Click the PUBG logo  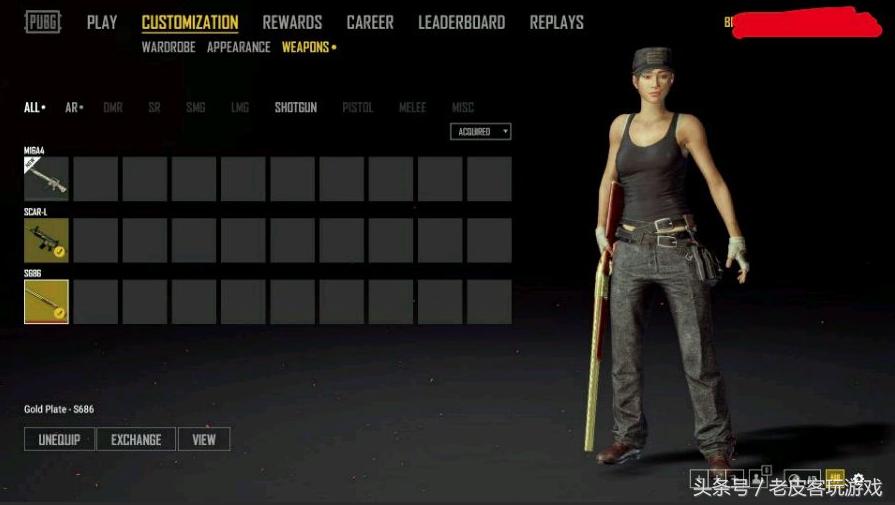point(43,22)
